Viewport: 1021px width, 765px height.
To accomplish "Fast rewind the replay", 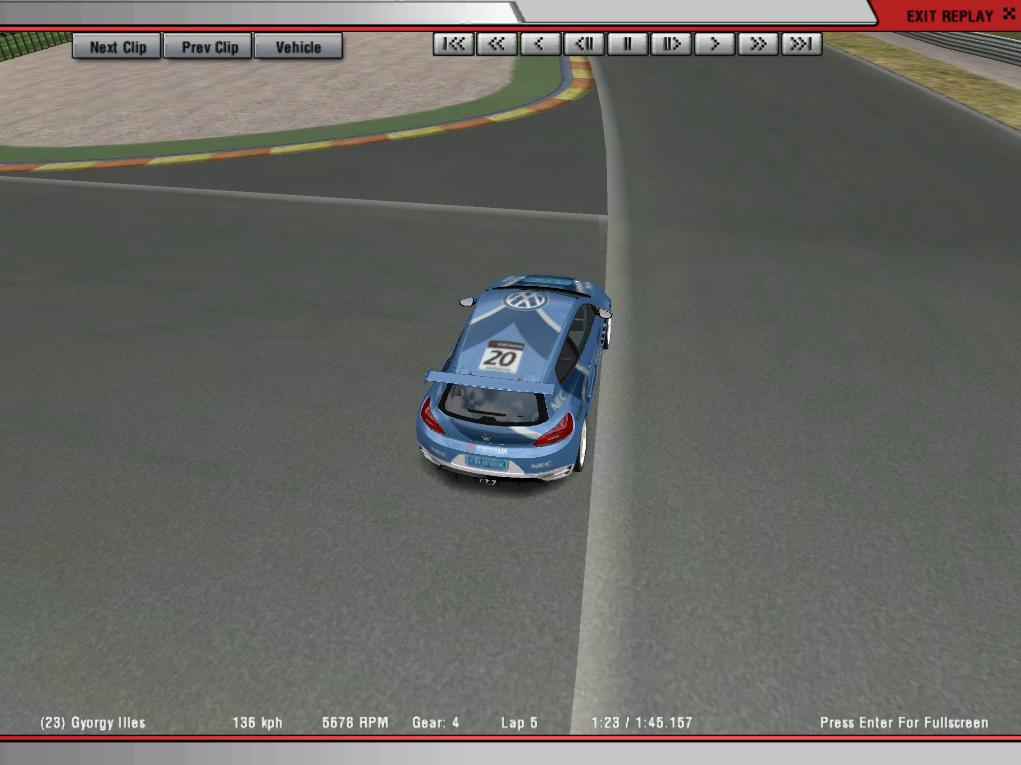I will pyautogui.click(x=496, y=44).
